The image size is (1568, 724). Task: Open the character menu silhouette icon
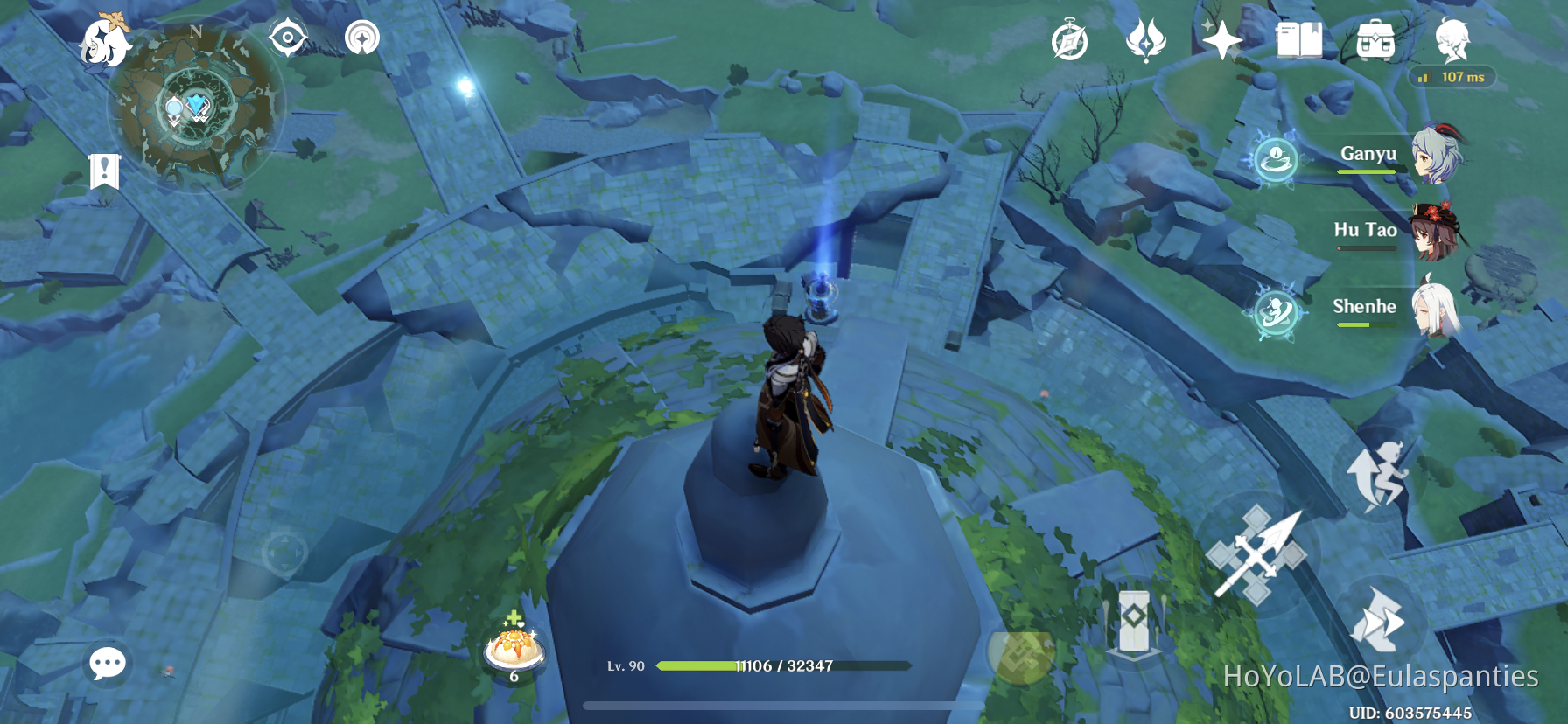coord(1452,39)
